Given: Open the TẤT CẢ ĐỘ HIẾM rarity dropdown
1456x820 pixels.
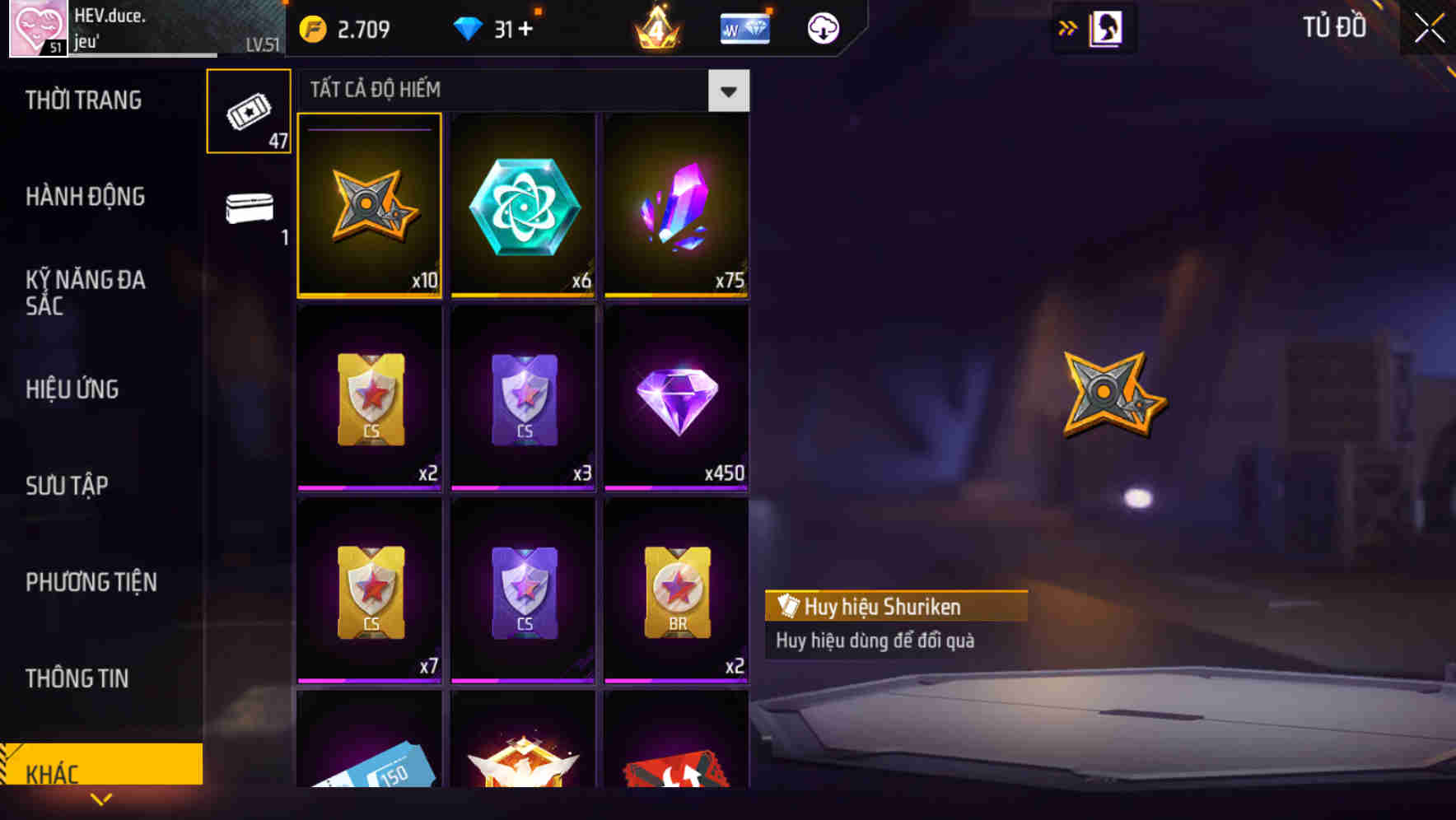Looking at the screenshot, I should pyautogui.click(x=727, y=91).
